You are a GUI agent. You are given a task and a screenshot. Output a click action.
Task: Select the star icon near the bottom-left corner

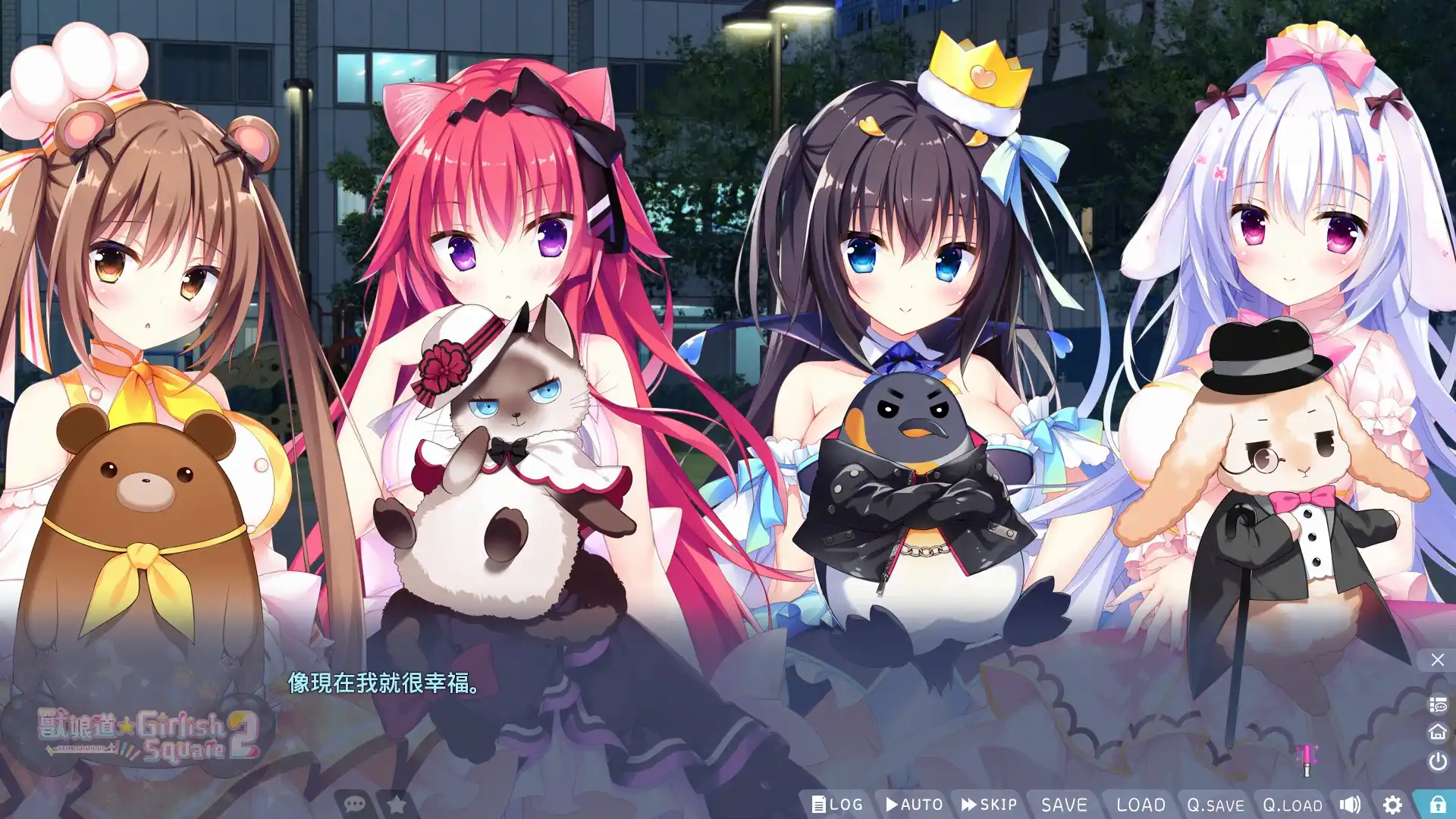pos(396,805)
